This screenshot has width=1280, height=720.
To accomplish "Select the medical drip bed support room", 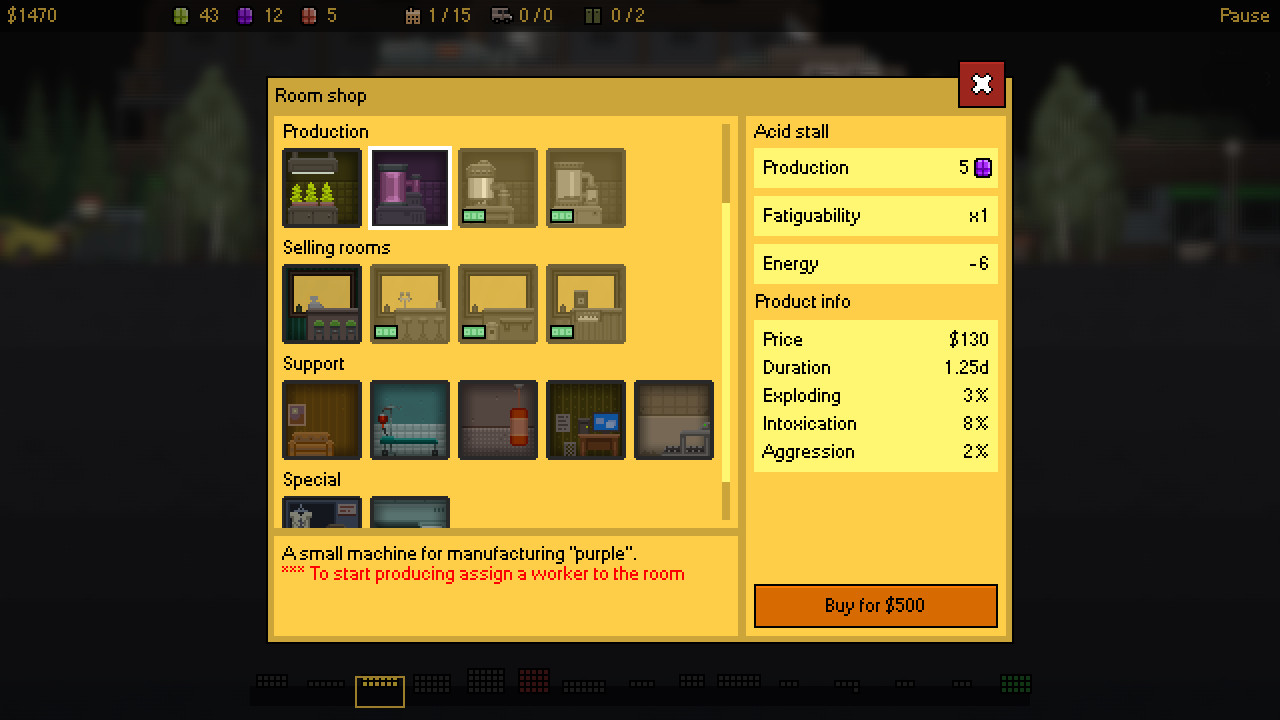I will pyautogui.click(x=409, y=420).
